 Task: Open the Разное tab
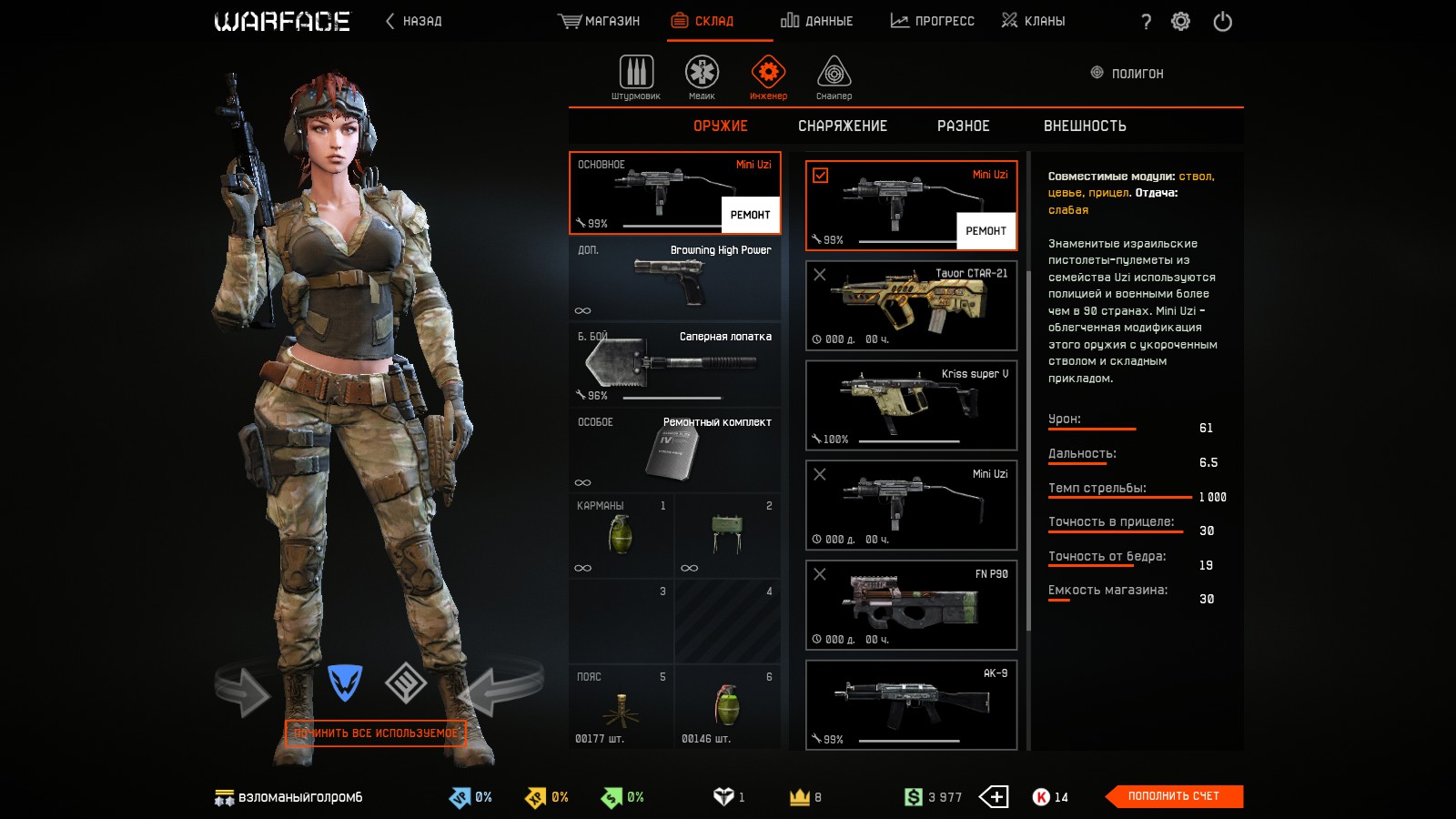pos(963,126)
